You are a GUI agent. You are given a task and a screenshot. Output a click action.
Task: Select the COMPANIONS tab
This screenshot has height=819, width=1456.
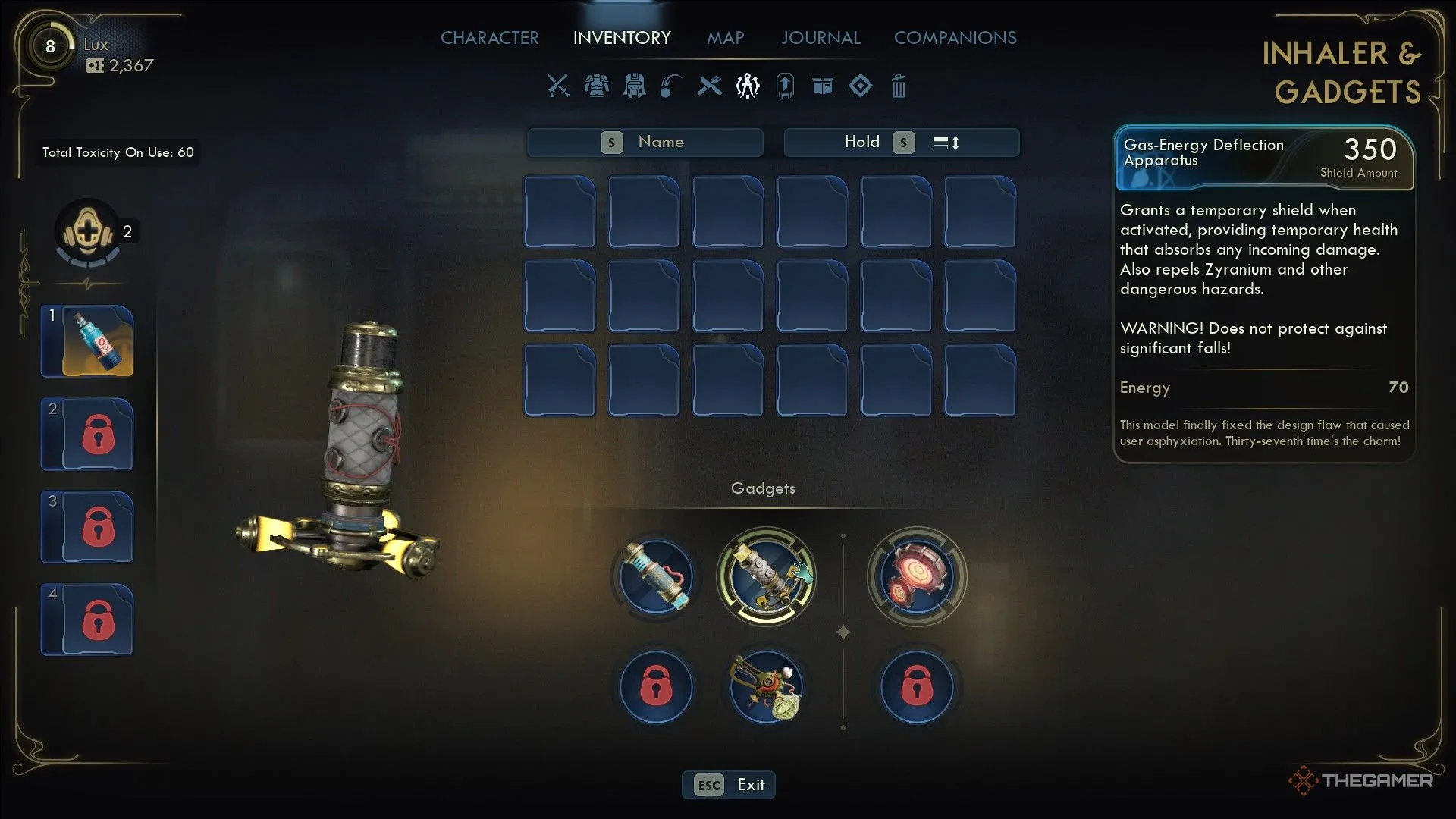(x=955, y=37)
